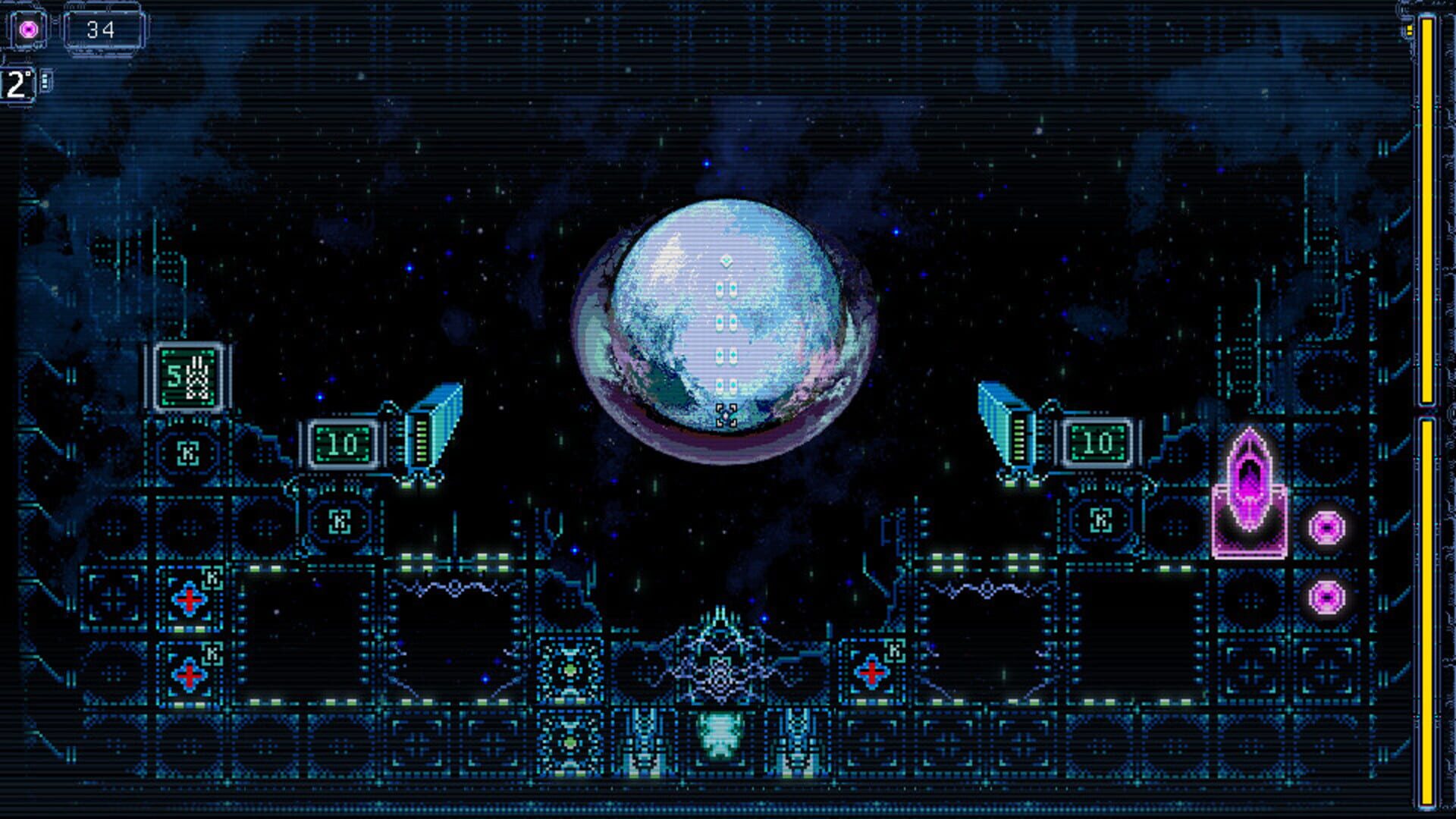The width and height of the screenshot is (1456, 819).
Task: Select the pink resource orb icon top-left
Action: [27, 28]
